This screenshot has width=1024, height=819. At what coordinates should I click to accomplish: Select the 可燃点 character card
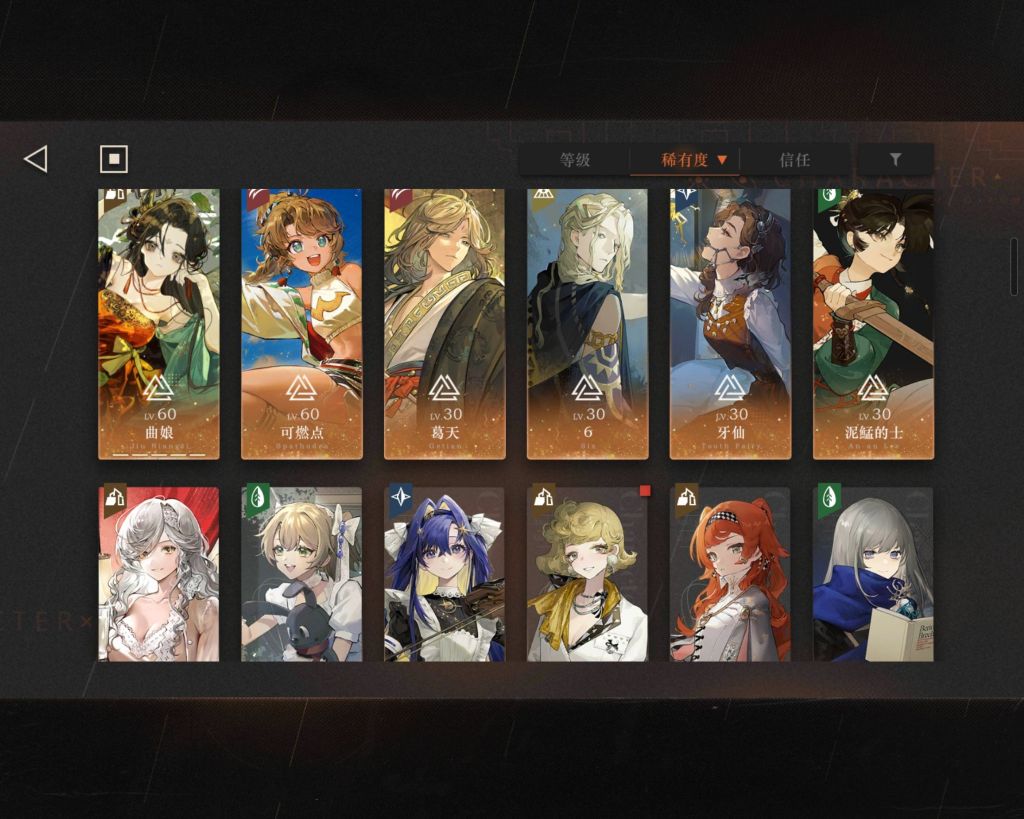pos(302,323)
